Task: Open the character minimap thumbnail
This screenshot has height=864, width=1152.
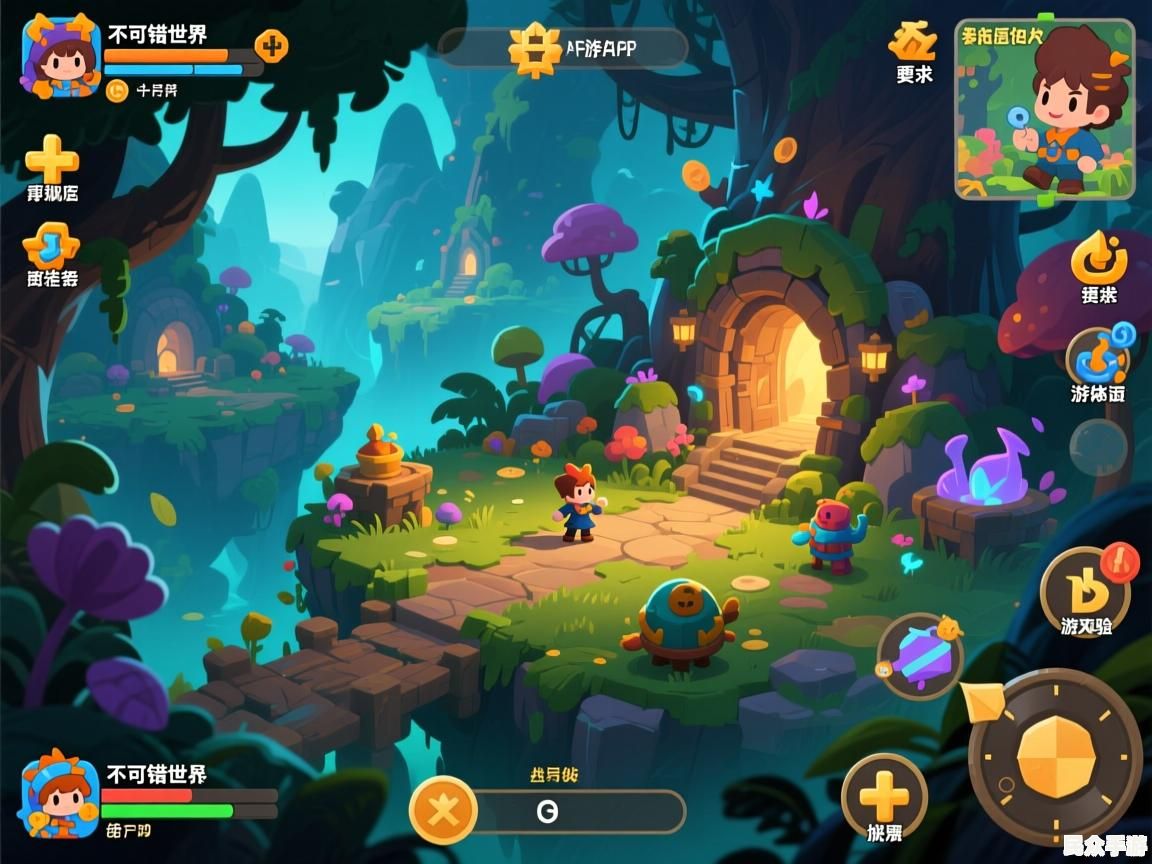Action: coord(1045,110)
